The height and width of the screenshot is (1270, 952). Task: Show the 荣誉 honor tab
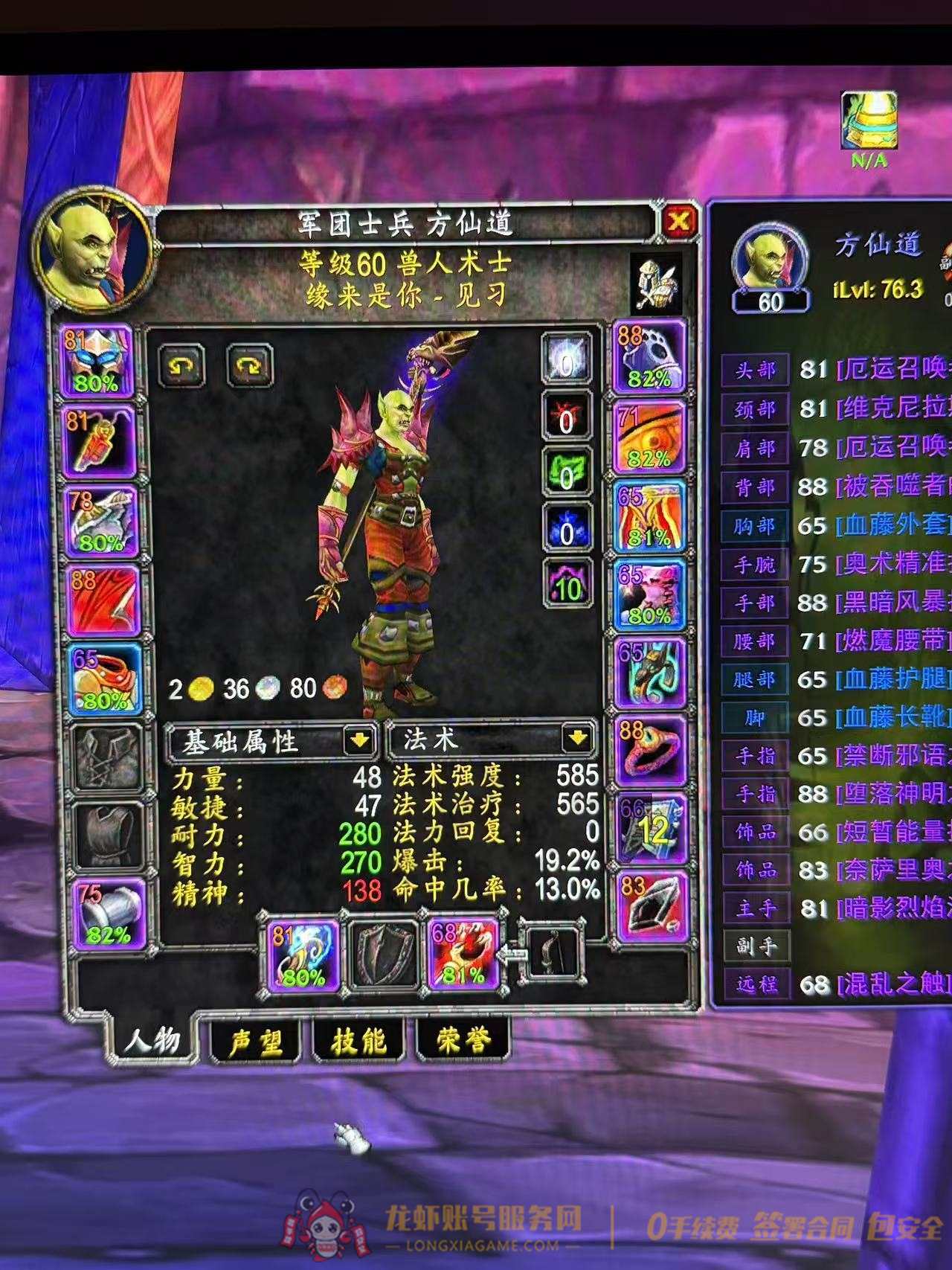click(463, 1042)
